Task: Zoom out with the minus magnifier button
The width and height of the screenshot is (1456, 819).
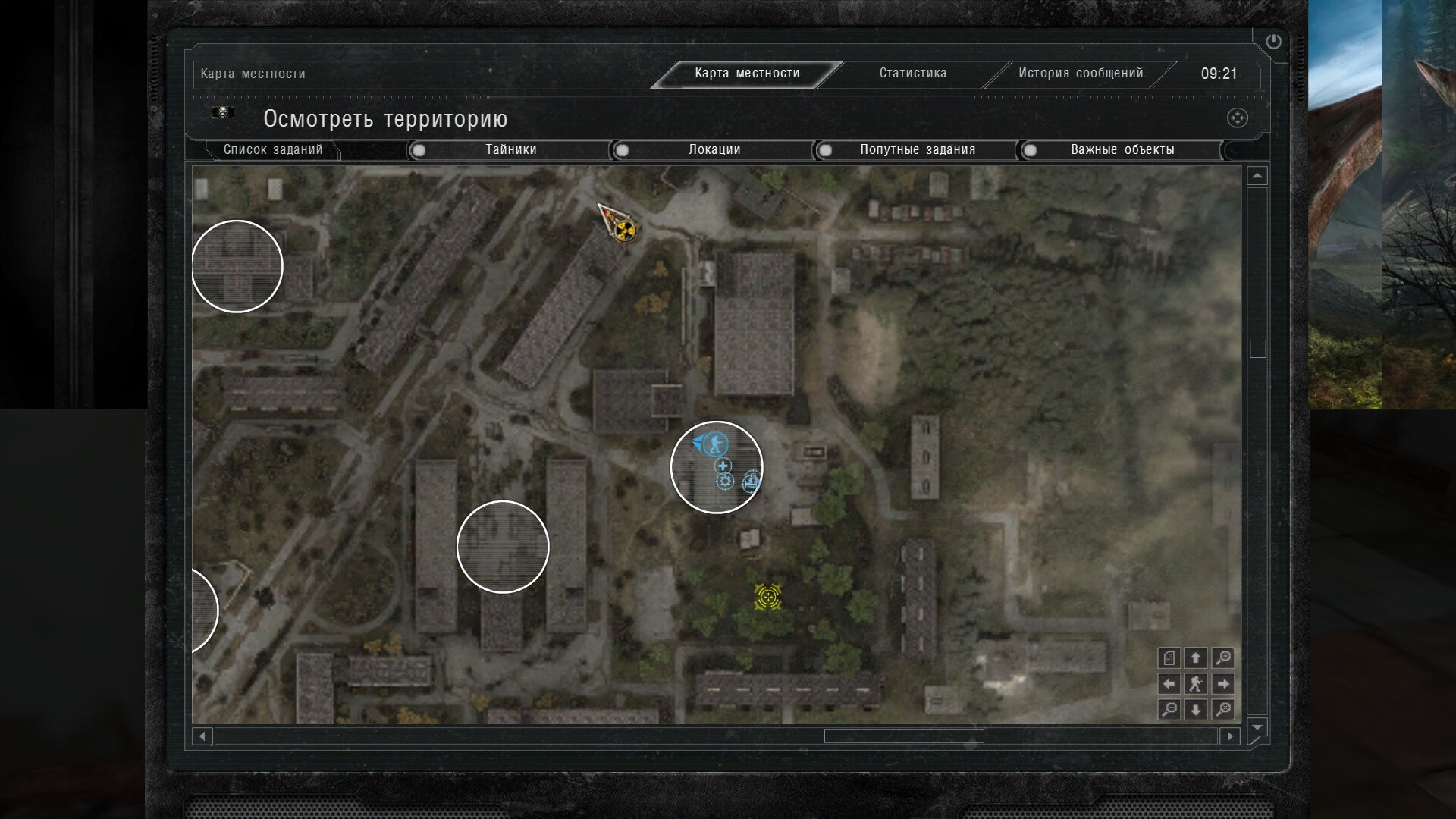Action: point(1169,710)
